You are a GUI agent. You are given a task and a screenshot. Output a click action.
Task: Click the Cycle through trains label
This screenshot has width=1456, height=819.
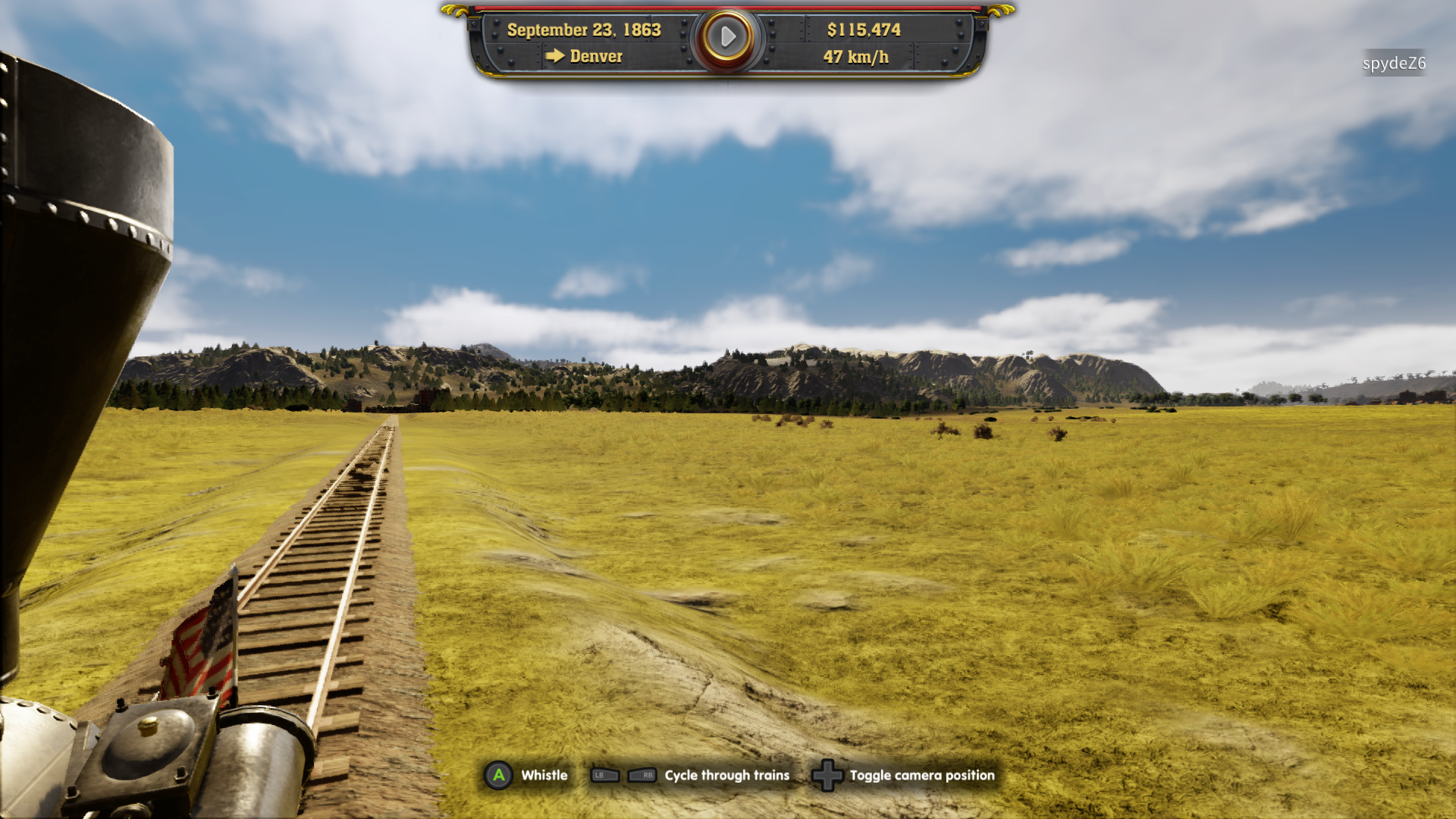click(726, 776)
